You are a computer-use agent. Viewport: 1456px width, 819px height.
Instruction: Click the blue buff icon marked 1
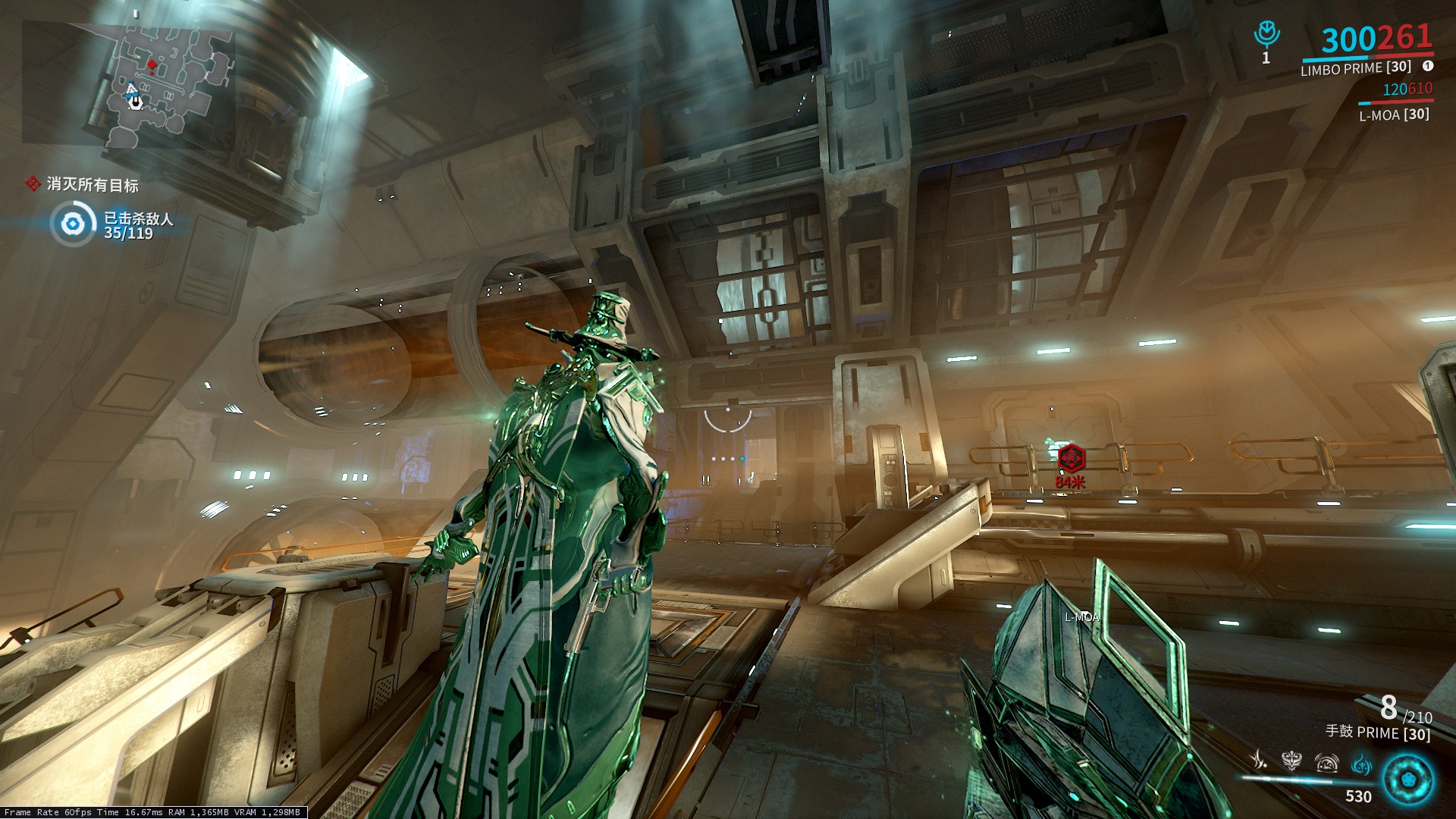(x=1266, y=35)
